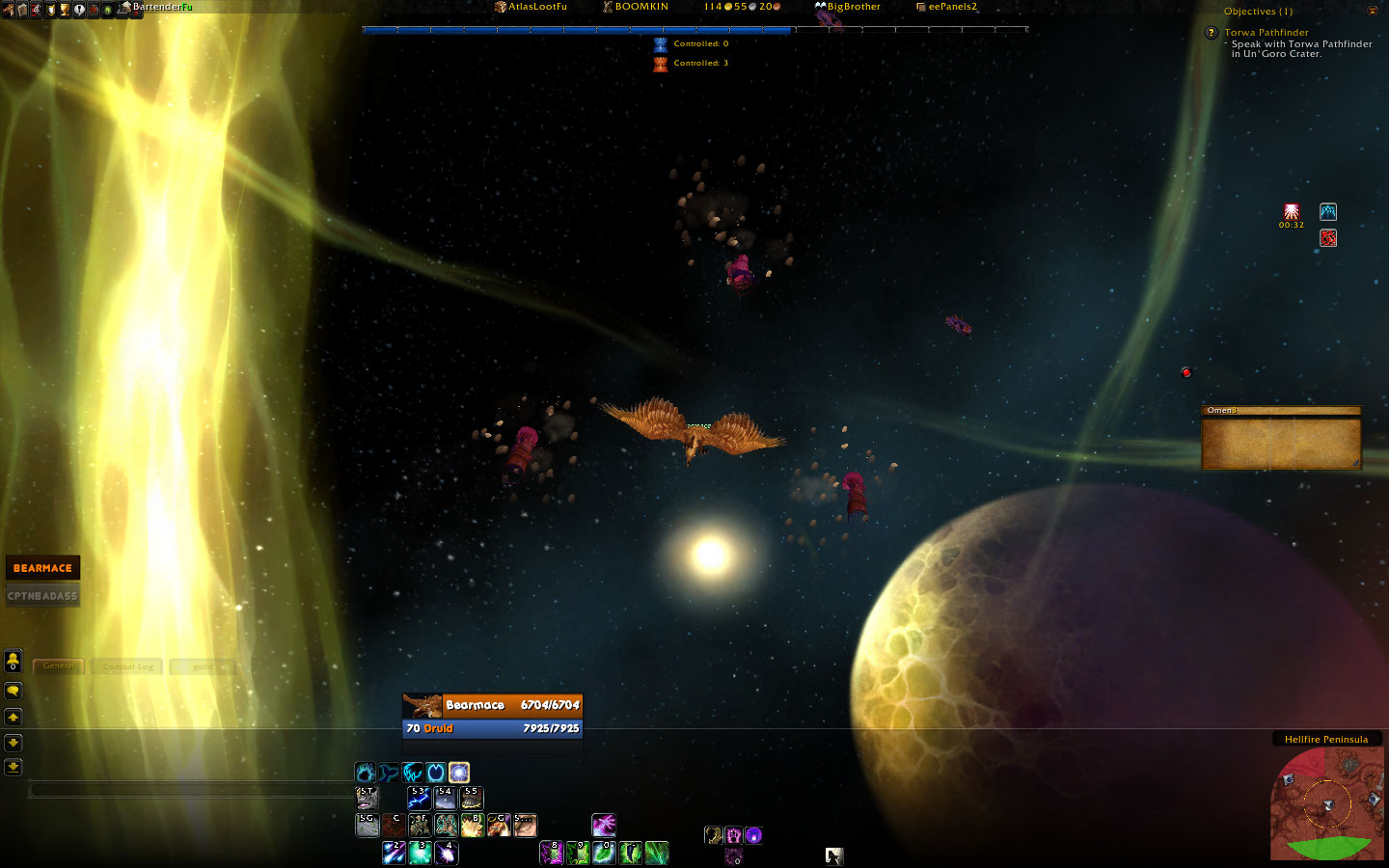The image size is (1389, 868).
Task: Open the social friends button
Action: click(14, 662)
